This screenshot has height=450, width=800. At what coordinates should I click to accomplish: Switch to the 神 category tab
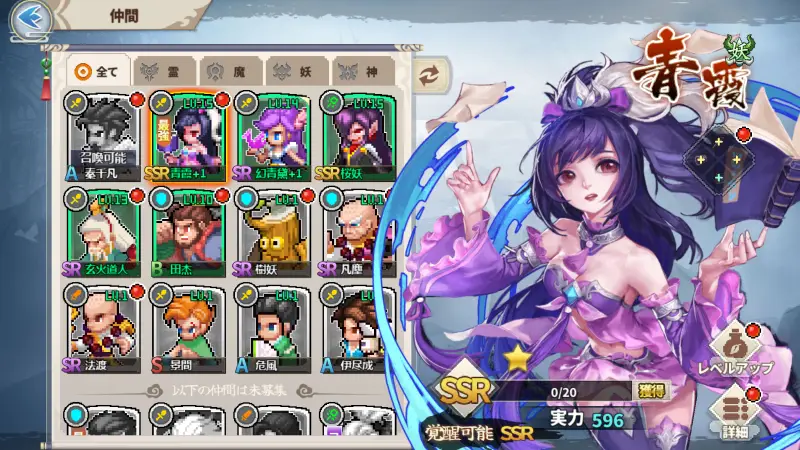pos(359,71)
